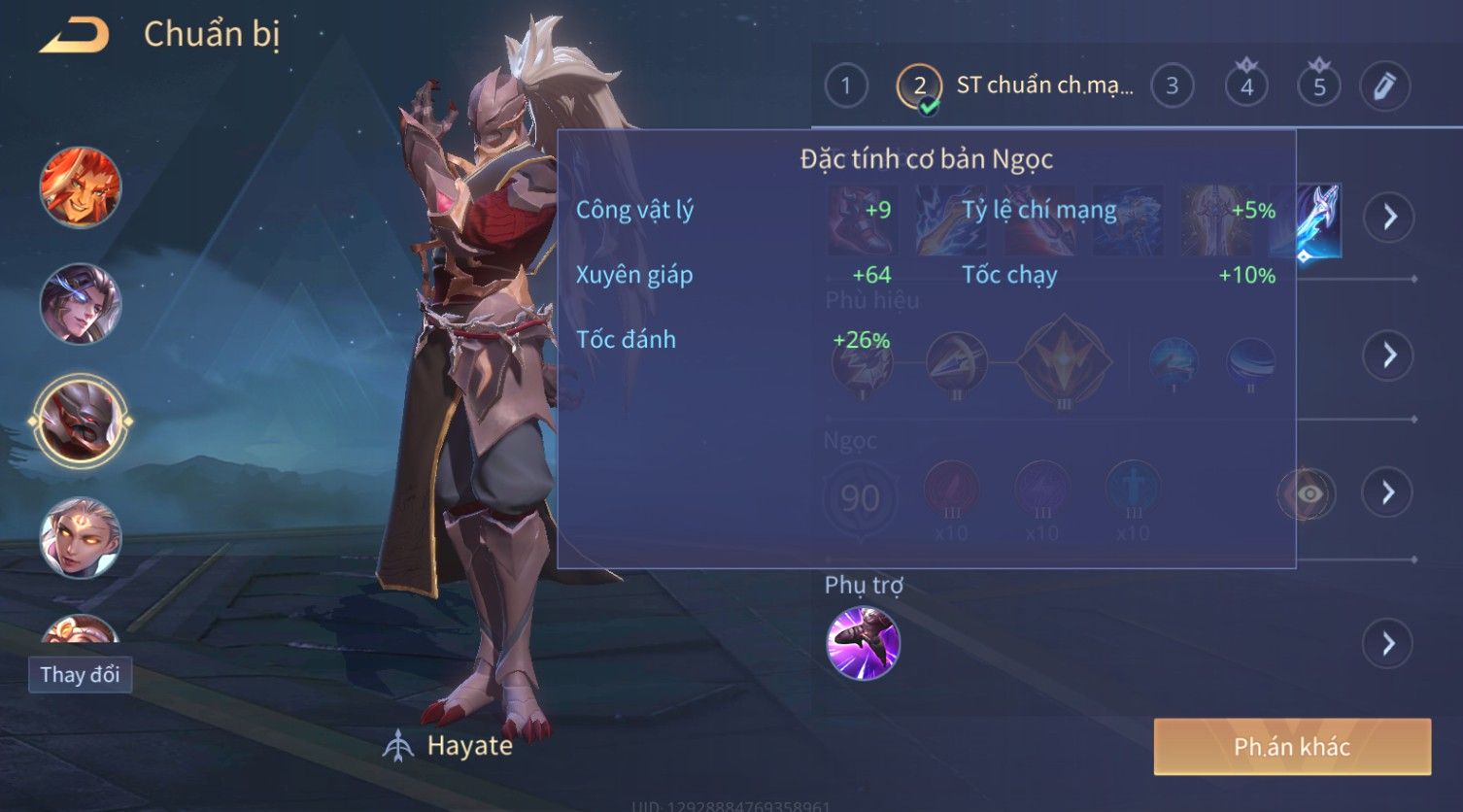Go back using the return arrow
The height and width of the screenshot is (812, 1463).
click(75, 36)
